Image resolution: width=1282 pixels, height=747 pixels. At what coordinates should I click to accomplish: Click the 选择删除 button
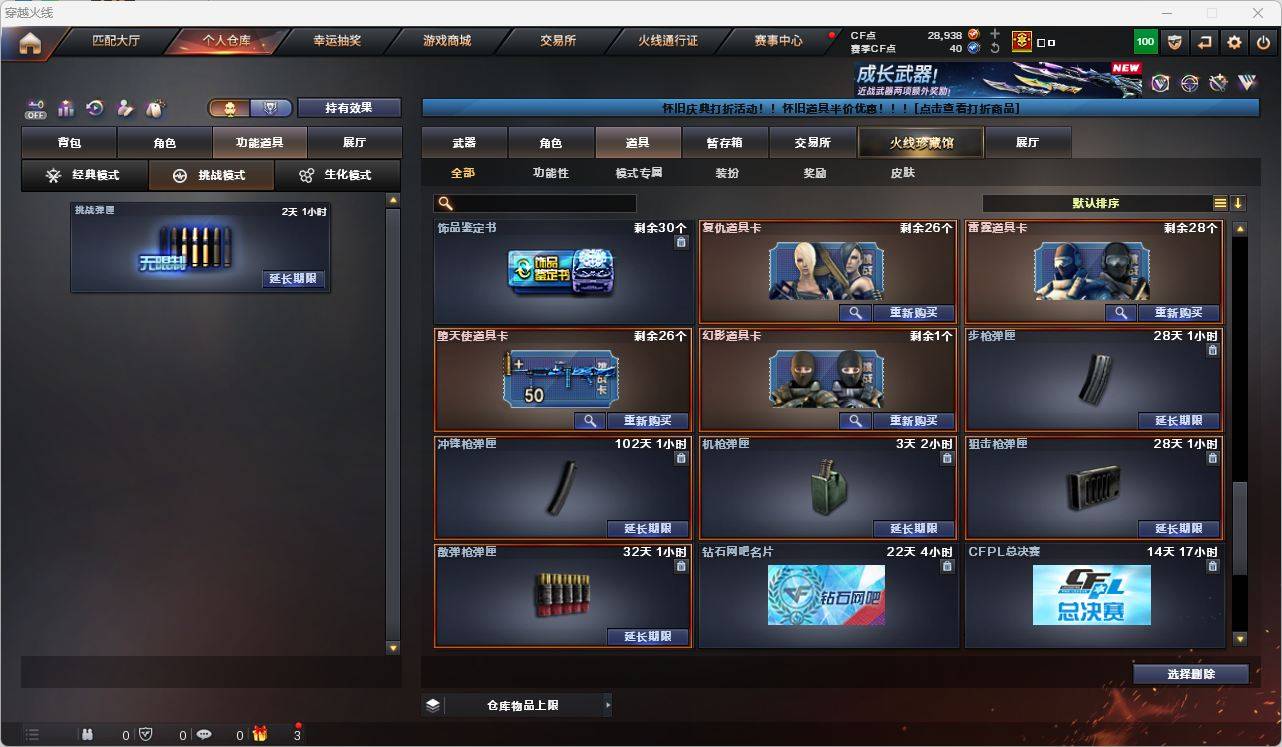pyautogui.click(x=1191, y=674)
